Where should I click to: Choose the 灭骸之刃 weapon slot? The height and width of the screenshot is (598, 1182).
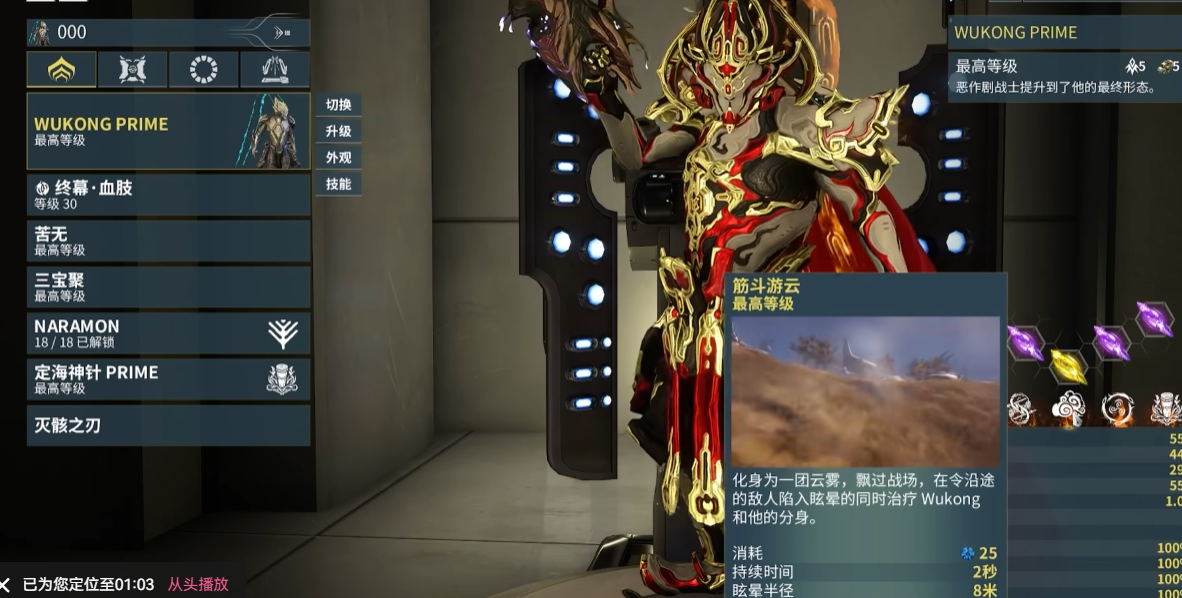click(x=168, y=426)
